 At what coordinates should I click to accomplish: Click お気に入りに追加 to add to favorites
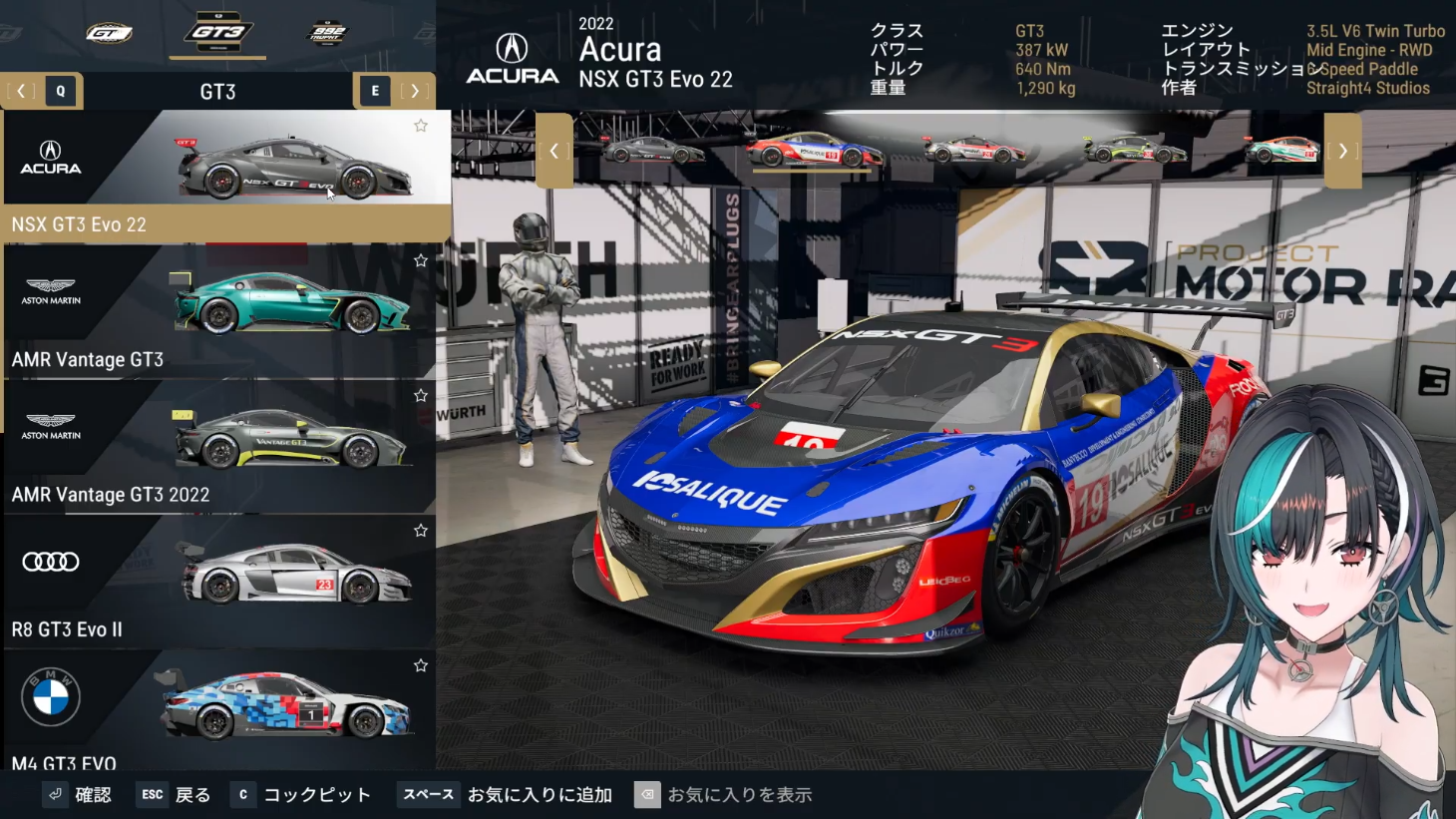pyautogui.click(x=539, y=795)
